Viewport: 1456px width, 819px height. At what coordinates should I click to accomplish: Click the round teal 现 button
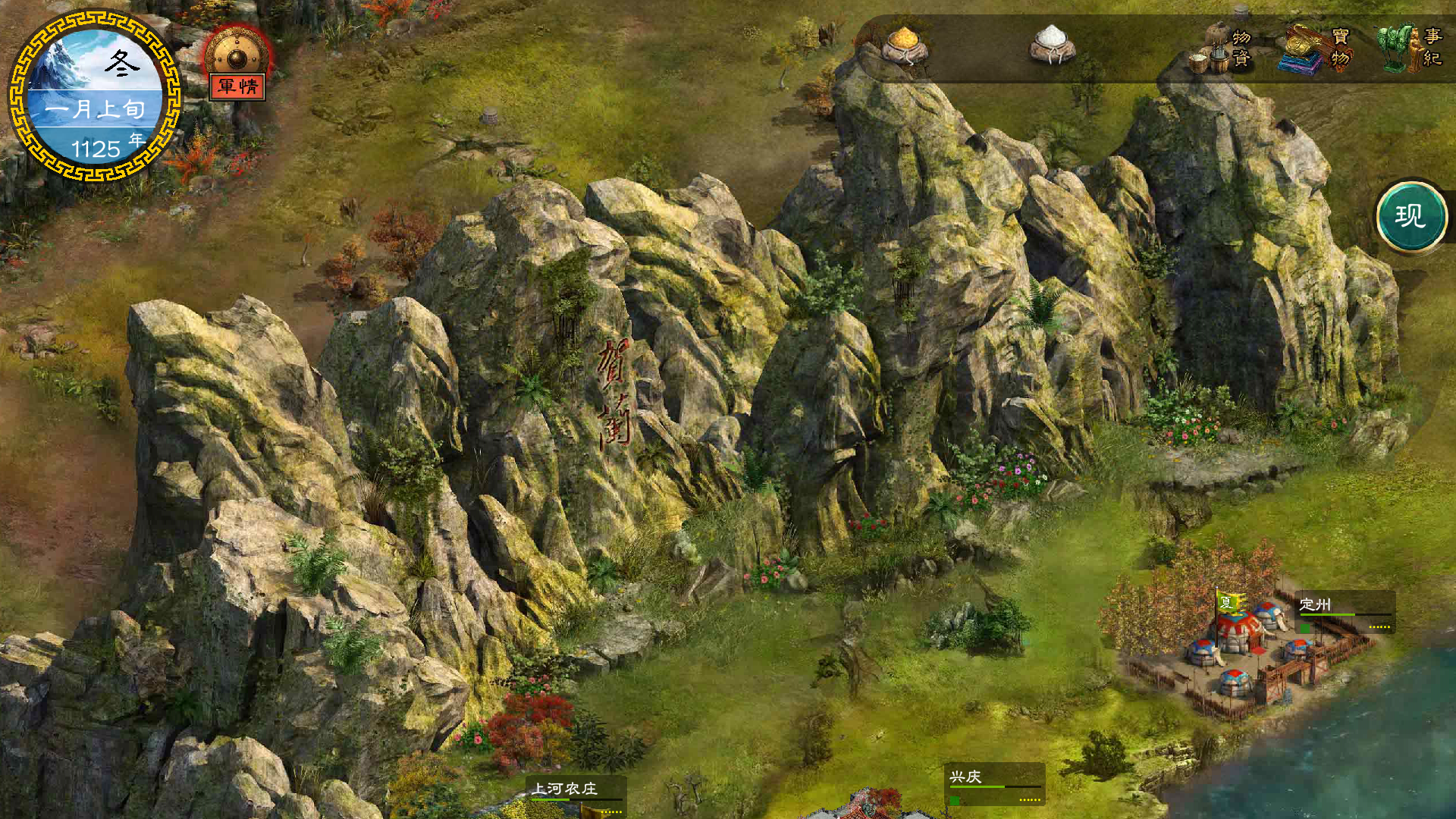pyautogui.click(x=1411, y=217)
